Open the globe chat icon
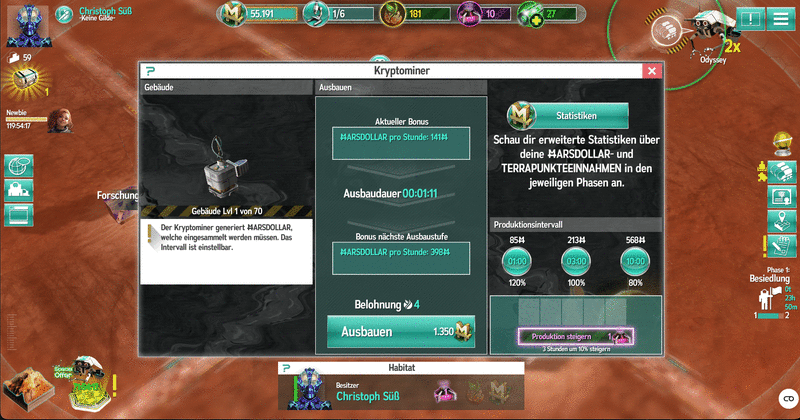This screenshot has width=800, height=420. (x=19, y=165)
